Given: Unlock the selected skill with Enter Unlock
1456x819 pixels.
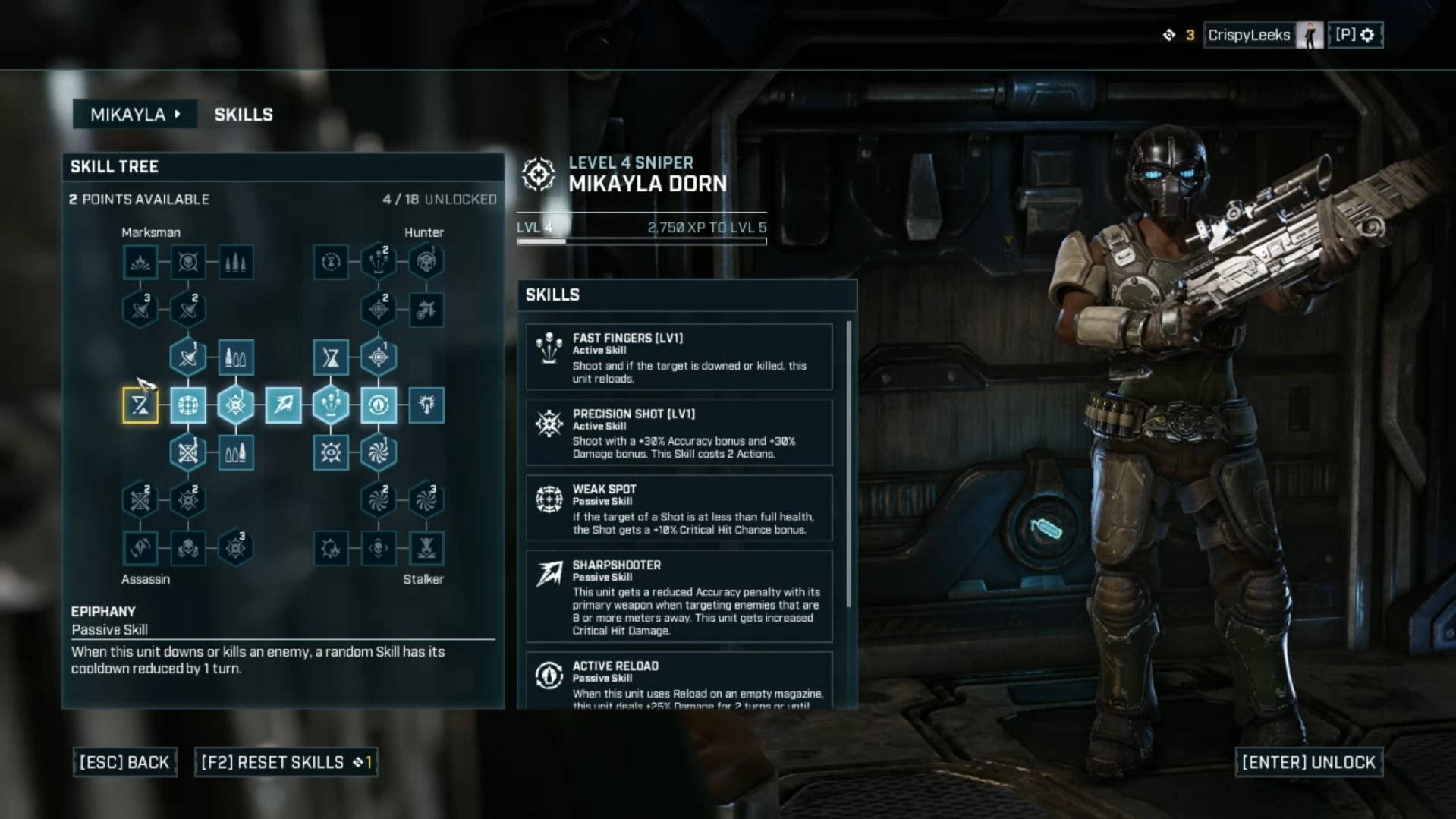Looking at the screenshot, I should click(x=1308, y=762).
